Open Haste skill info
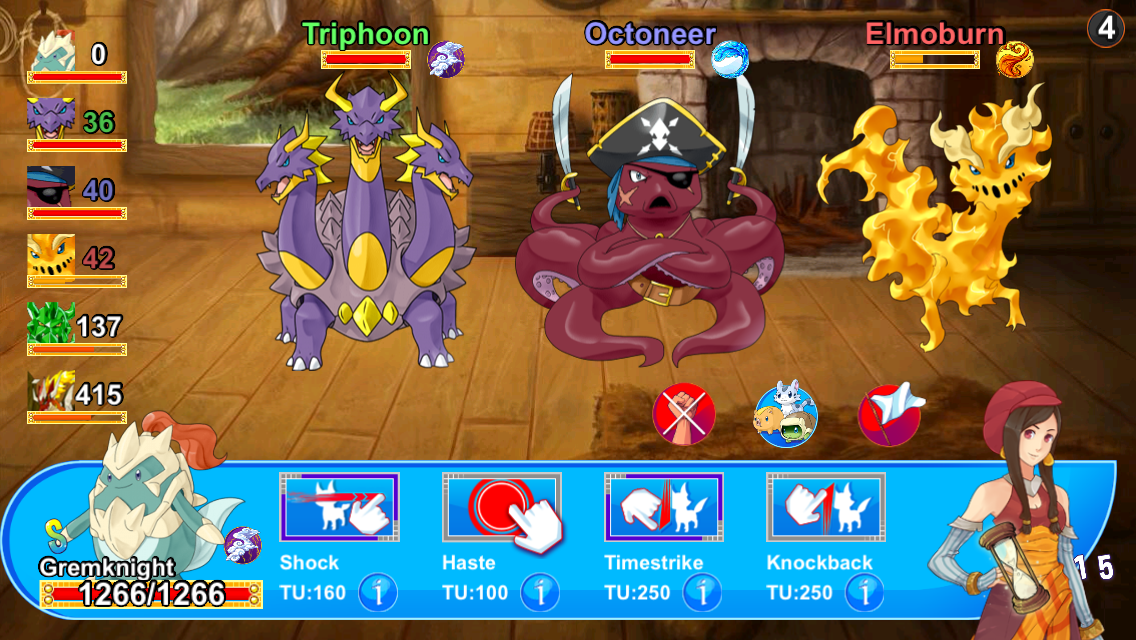The image size is (1136, 640). pyautogui.click(x=540, y=592)
